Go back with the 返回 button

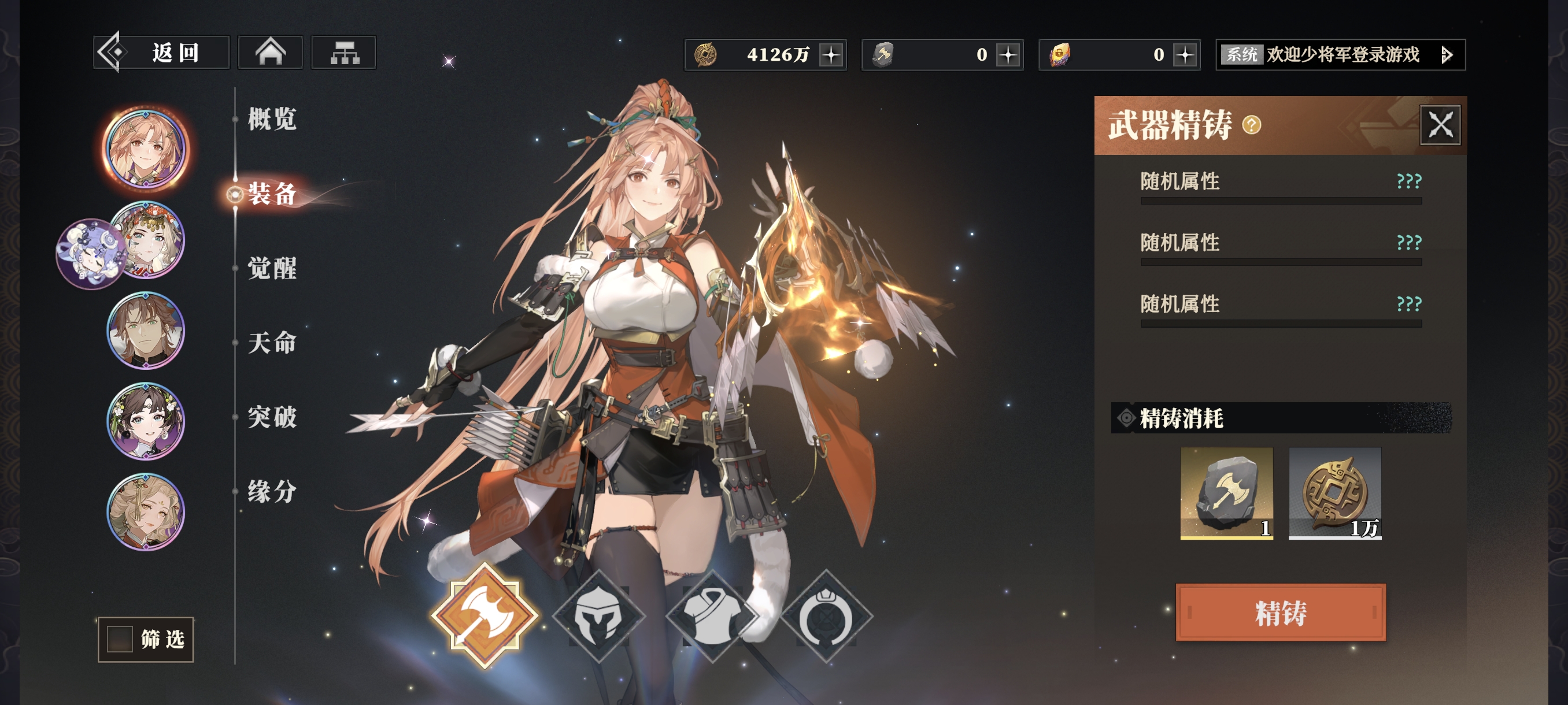tap(161, 53)
